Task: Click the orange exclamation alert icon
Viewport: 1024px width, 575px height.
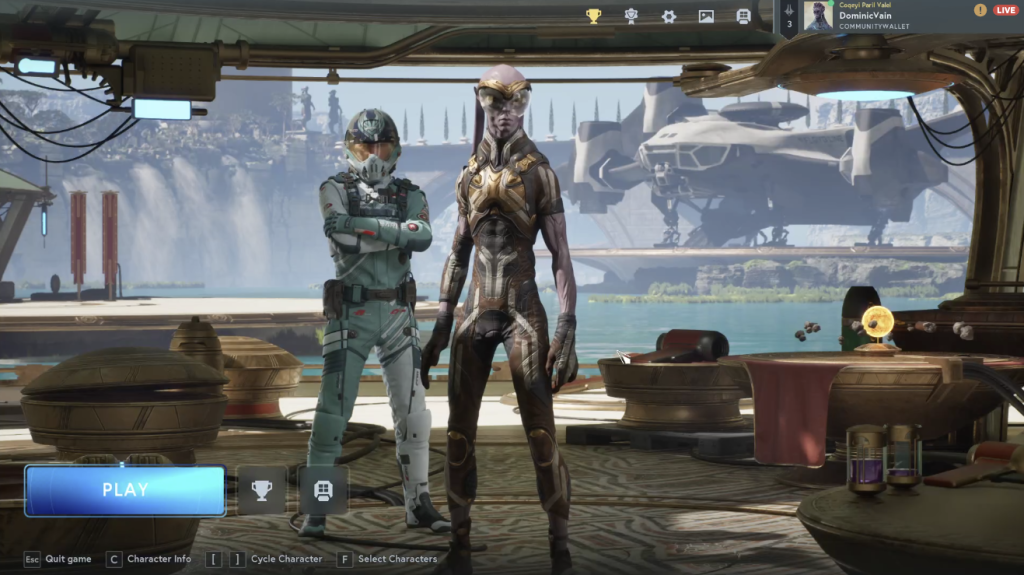Action: coord(980,10)
